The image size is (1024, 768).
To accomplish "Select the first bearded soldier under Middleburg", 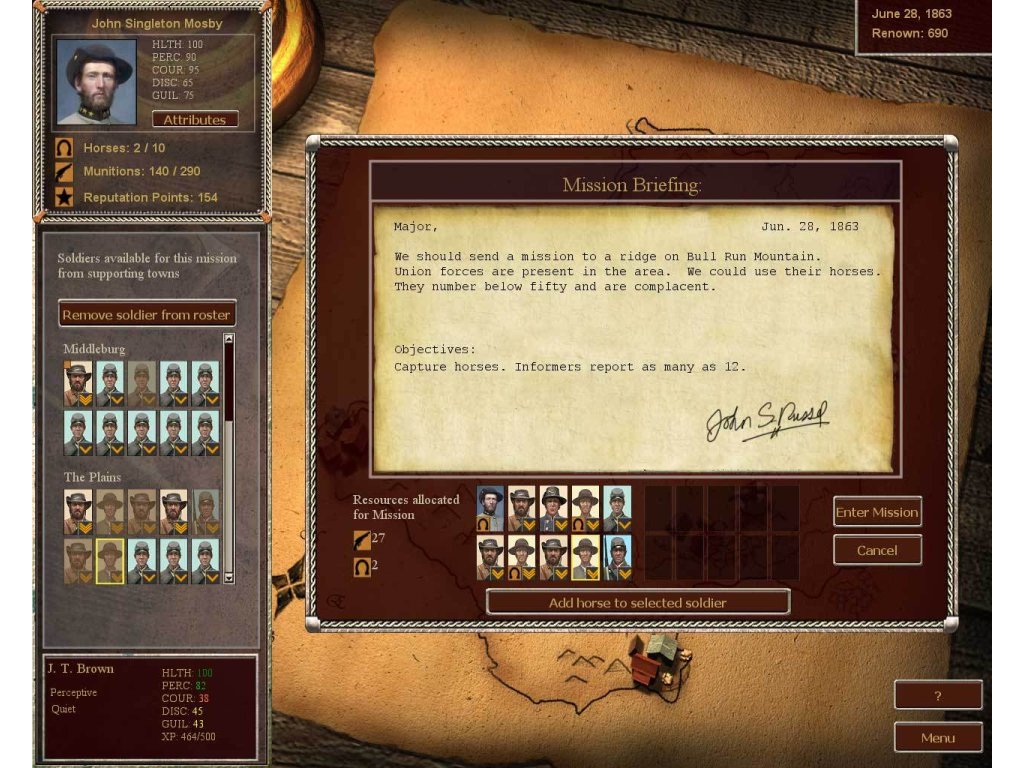I will [78, 384].
